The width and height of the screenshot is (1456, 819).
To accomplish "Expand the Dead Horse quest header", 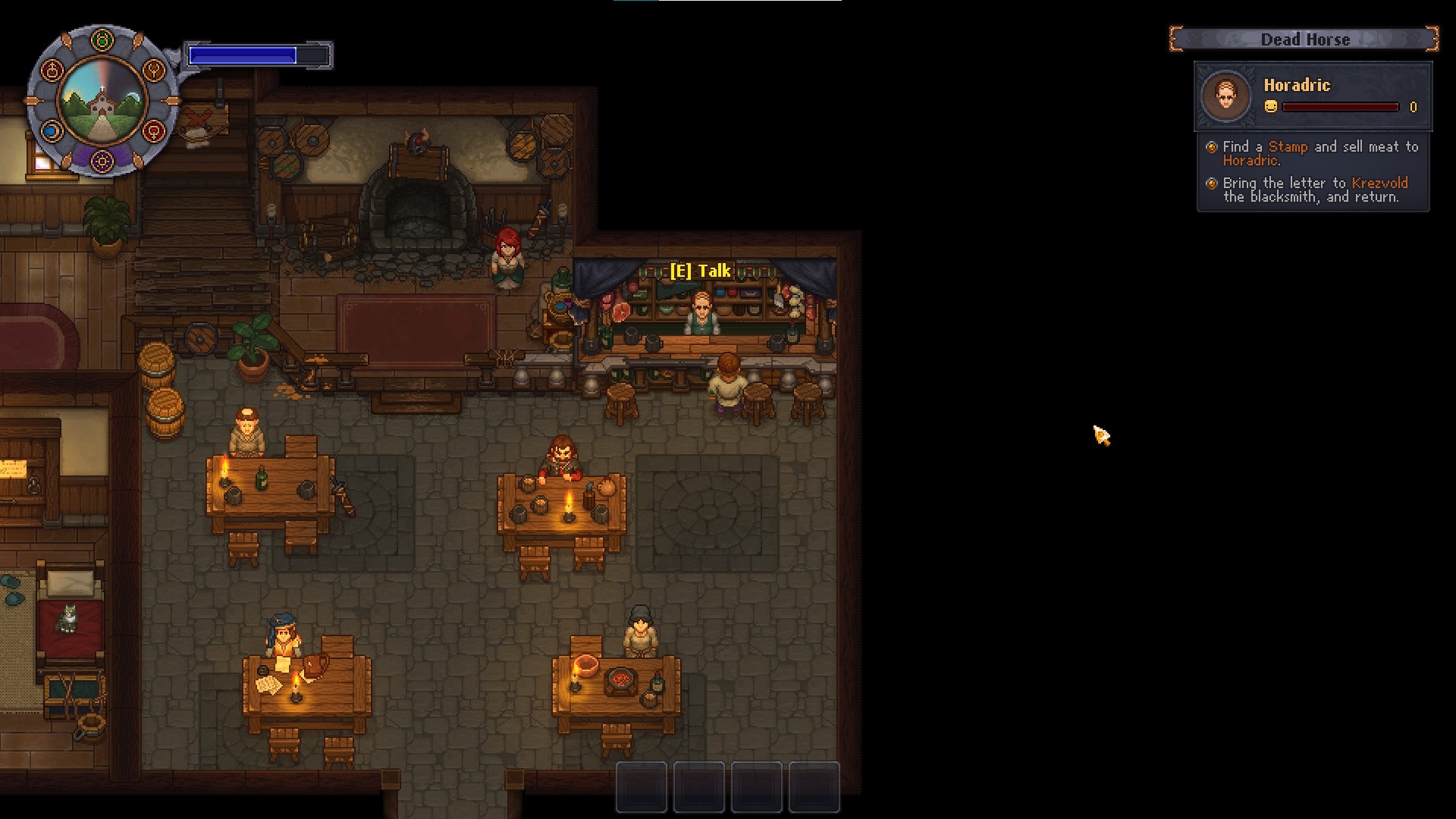I will 1306,39.
